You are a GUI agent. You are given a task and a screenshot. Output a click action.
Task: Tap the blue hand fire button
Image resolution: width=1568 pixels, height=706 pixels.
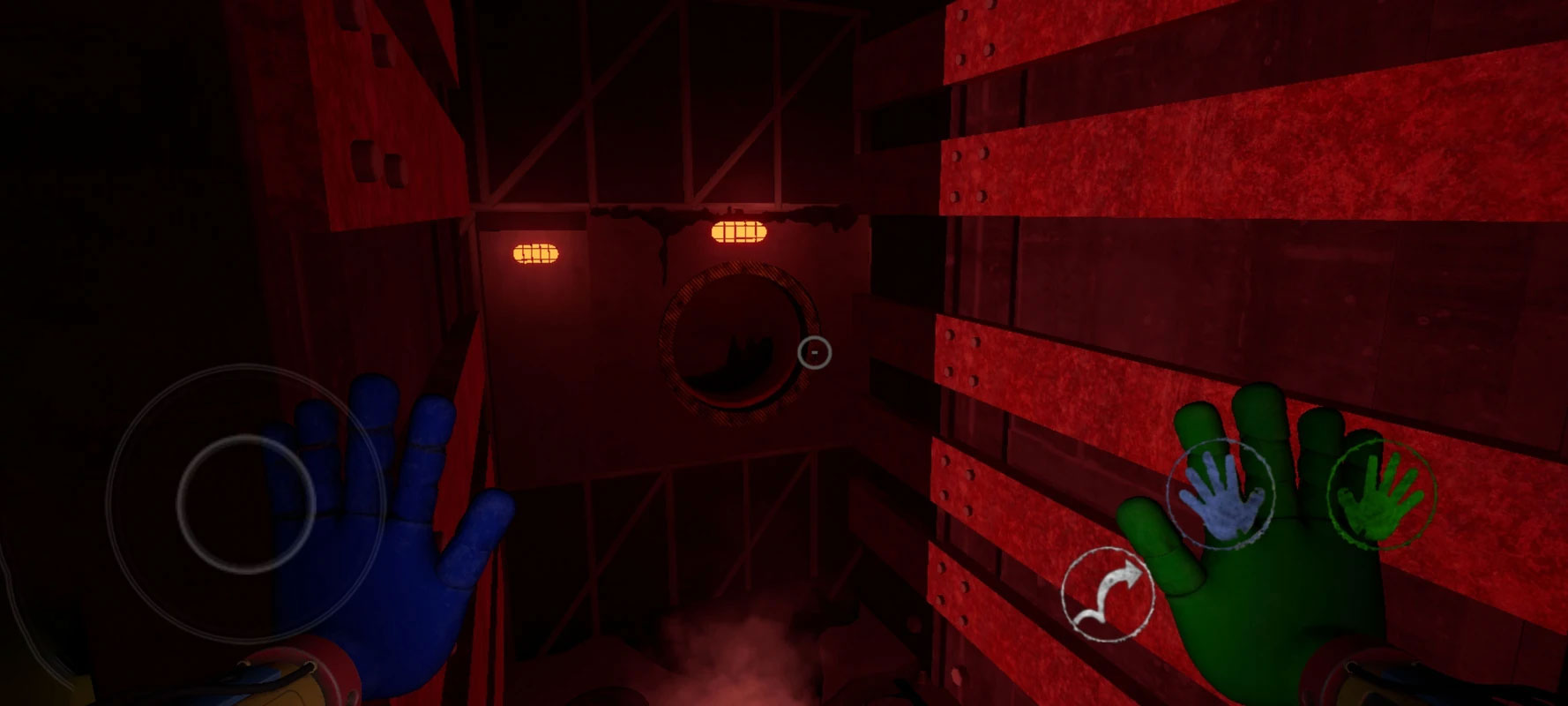[x=1220, y=494]
